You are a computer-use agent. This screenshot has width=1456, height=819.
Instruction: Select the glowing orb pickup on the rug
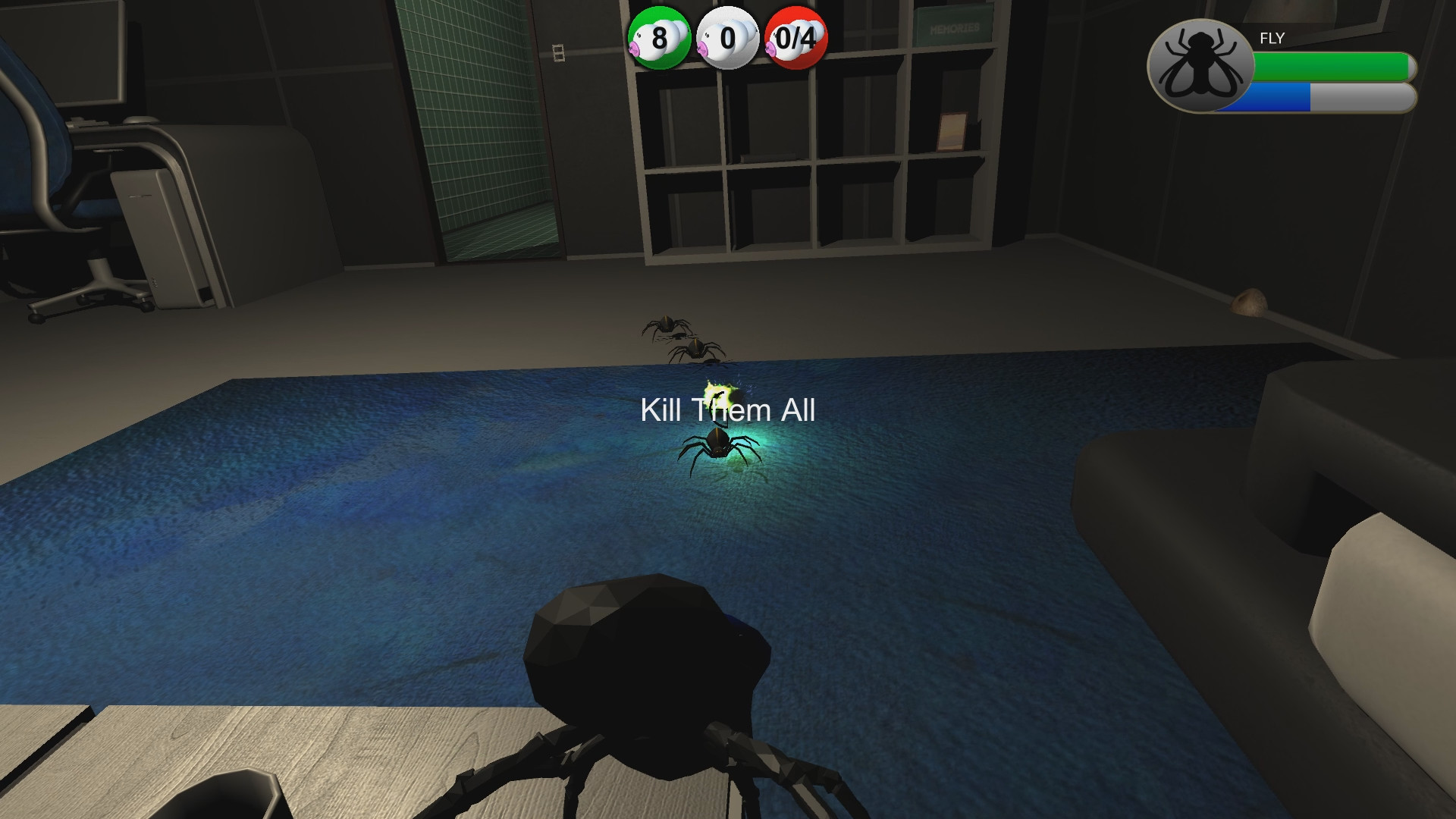tap(719, 394)
